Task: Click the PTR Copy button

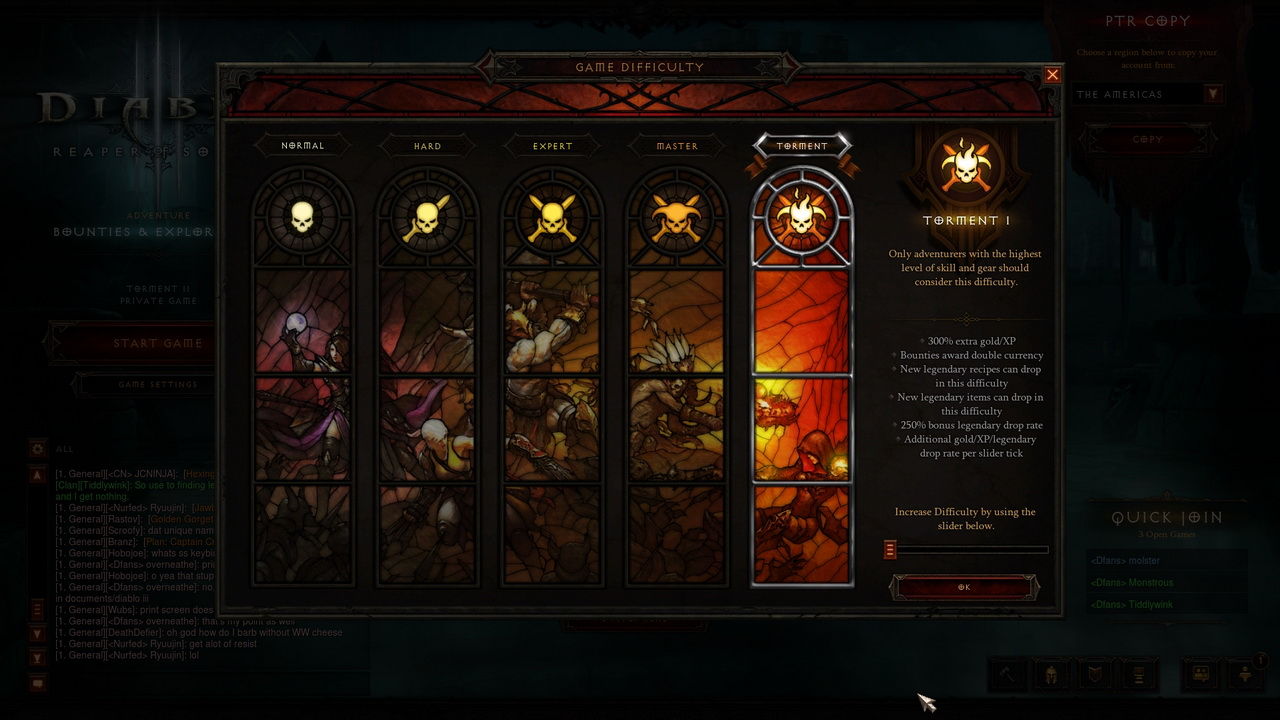Action: [1147, 140]
